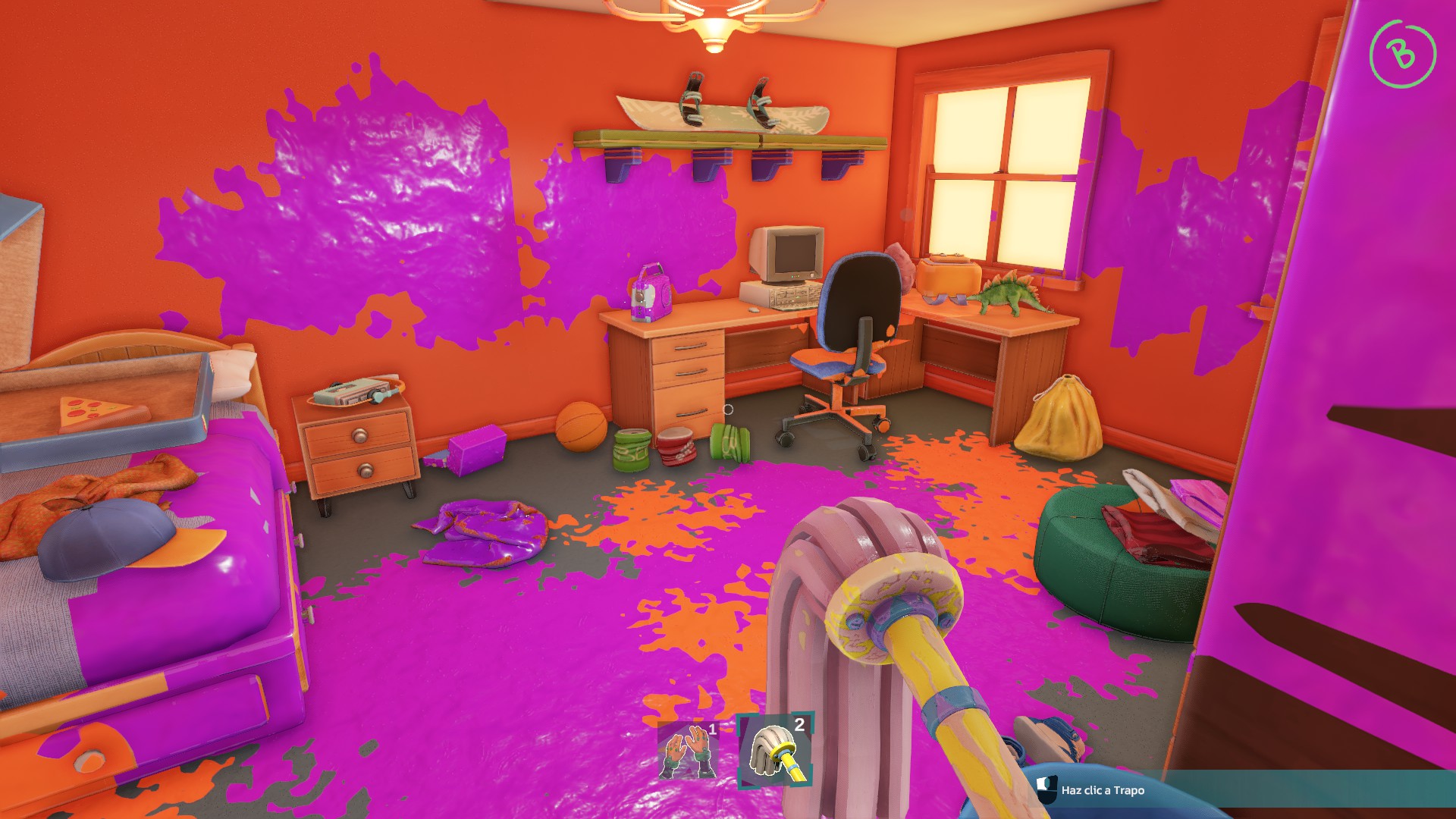Select the mop hotbar slot
This screenshot has width=1456, height=819.
click(775, 750)
